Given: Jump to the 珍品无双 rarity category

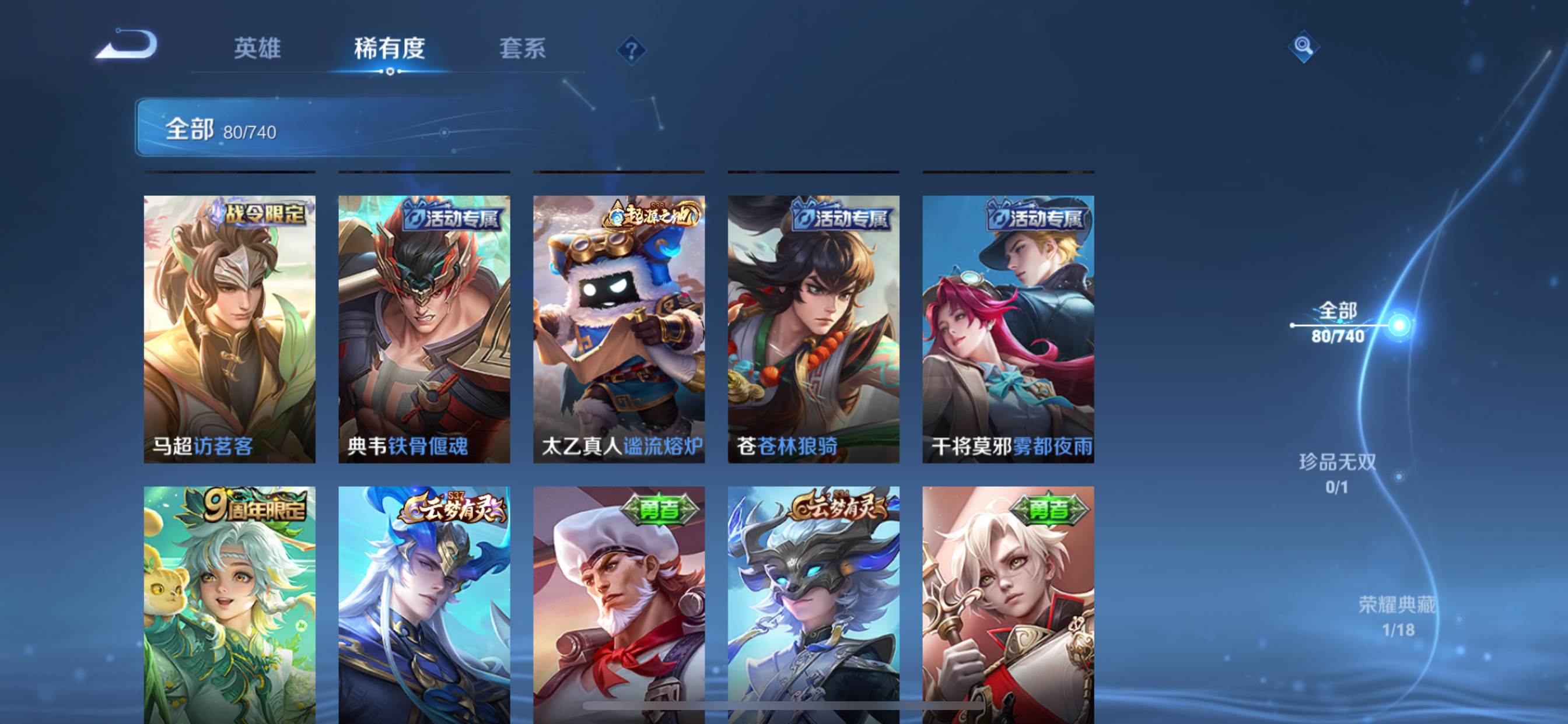Looking at the screenshot, I should [1338, 473].
